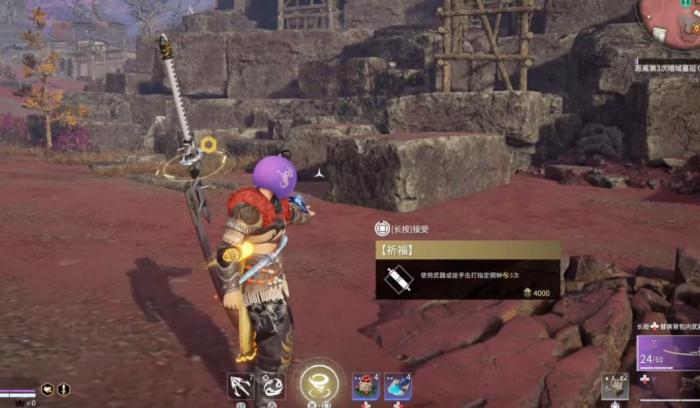The height and width of the screenshot is (408, 700).
Task: Click the heart status buff icon
Action: (47, 389)
